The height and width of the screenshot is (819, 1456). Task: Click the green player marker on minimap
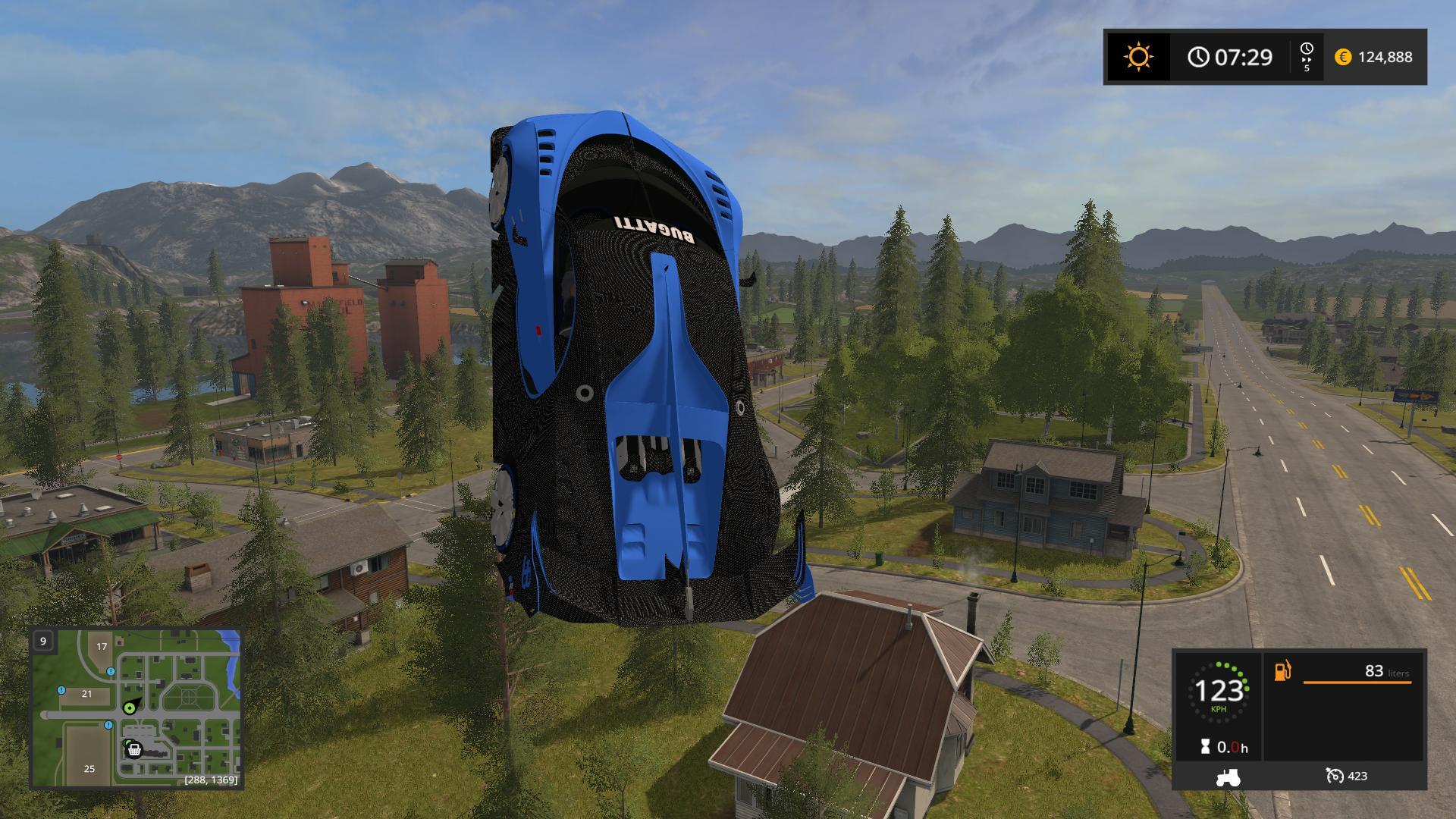[130, 708]
